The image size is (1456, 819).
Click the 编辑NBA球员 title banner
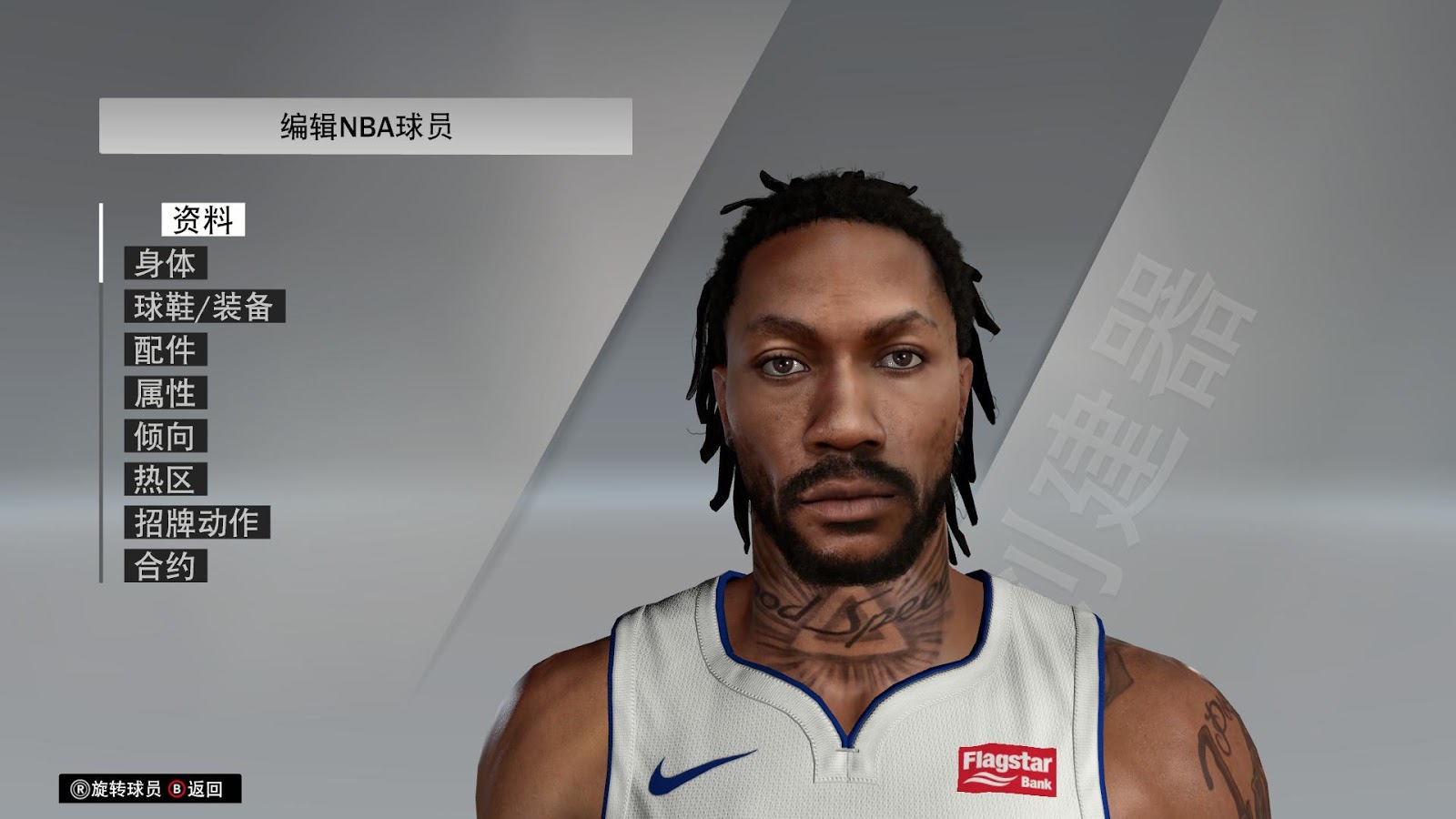tap(364, 123)
